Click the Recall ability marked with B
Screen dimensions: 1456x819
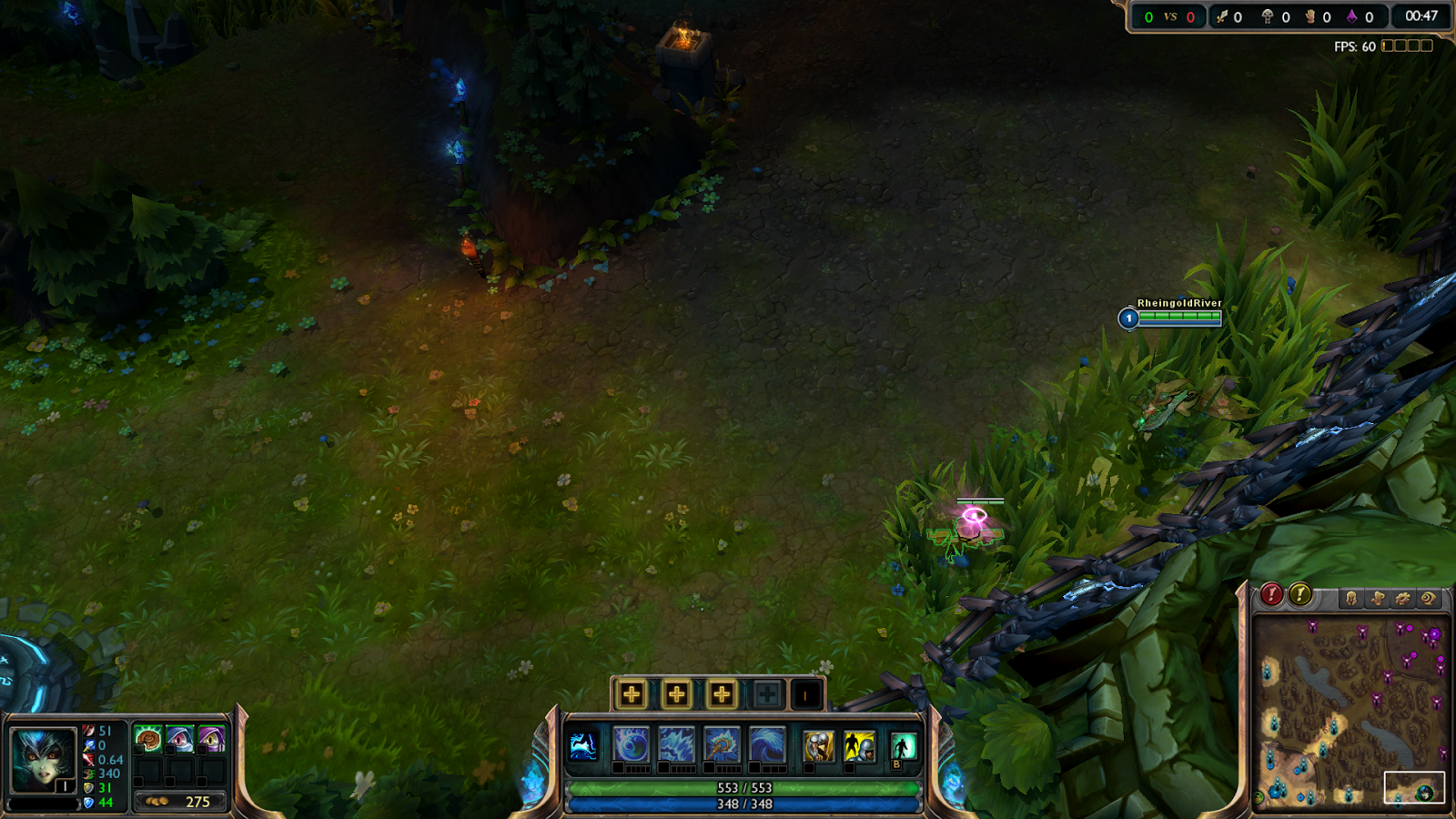[904, 746]
